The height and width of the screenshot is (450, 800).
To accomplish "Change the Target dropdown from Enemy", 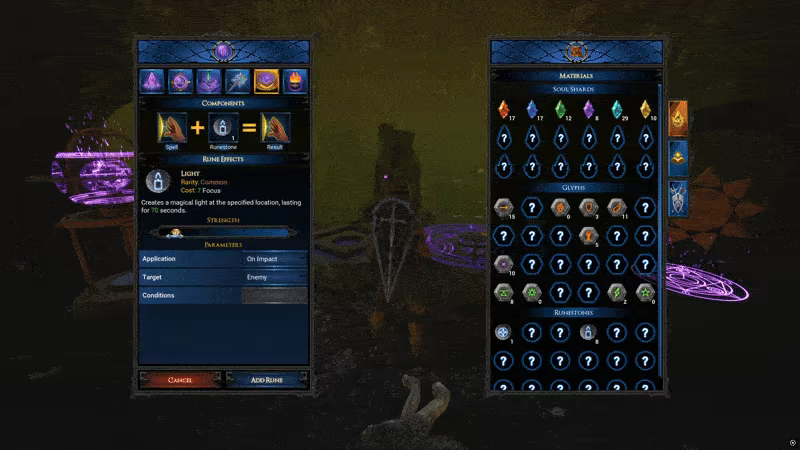I will (x=275, y=277).
